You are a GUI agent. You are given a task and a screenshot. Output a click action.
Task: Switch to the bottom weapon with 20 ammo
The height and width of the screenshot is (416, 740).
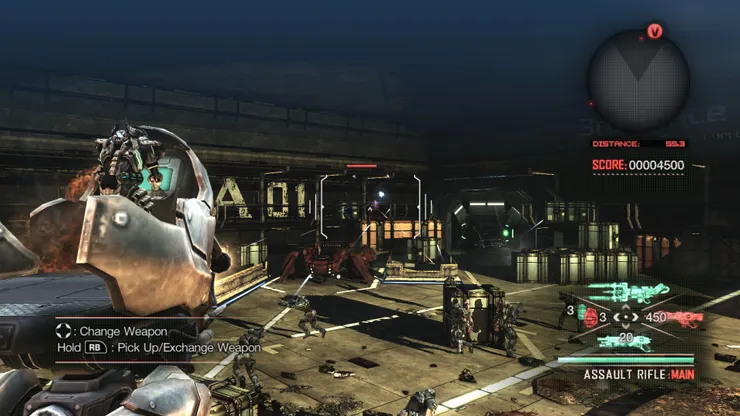(x=625, y=342)
